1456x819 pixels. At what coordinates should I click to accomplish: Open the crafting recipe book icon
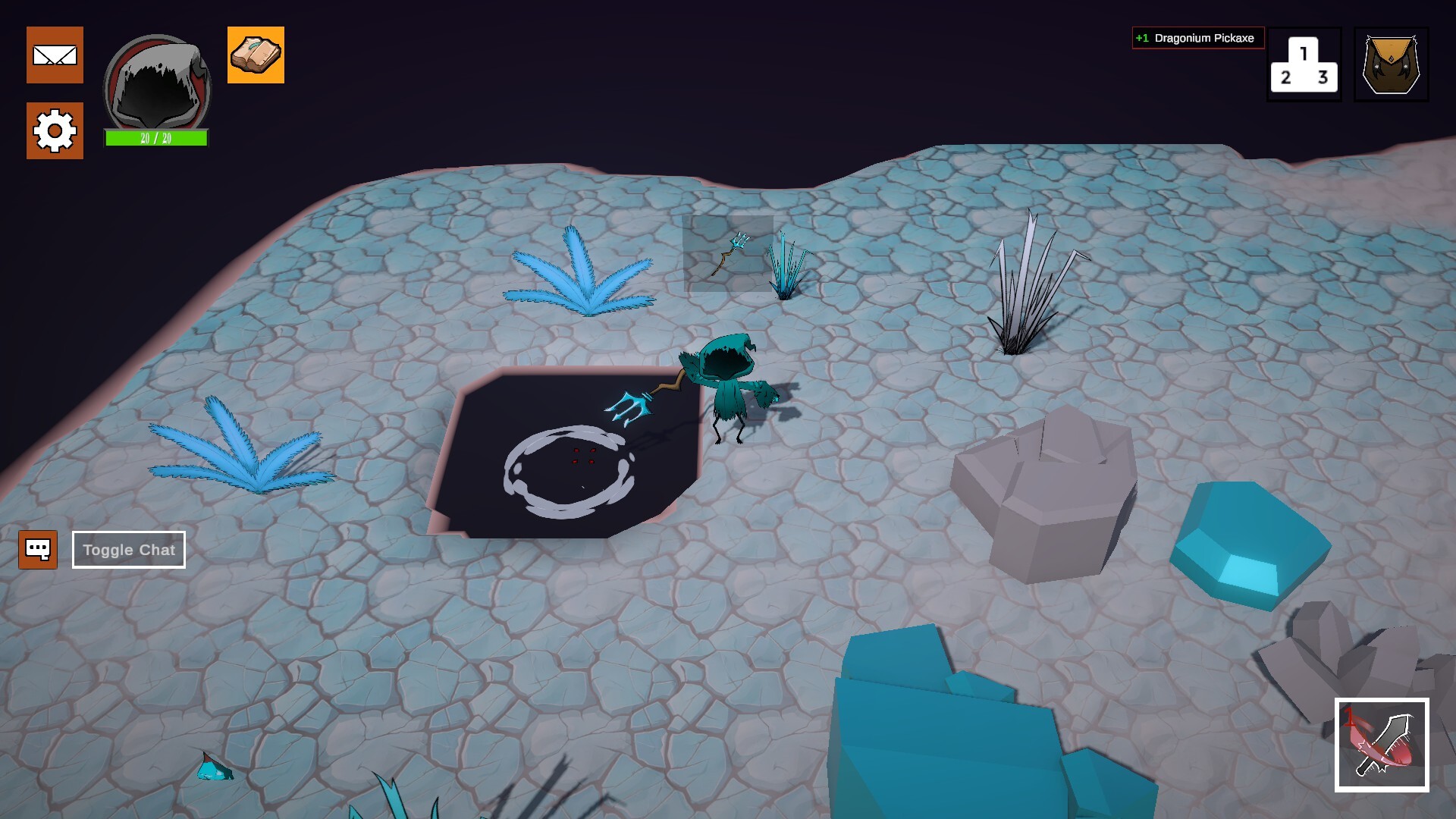pos(256,55)
